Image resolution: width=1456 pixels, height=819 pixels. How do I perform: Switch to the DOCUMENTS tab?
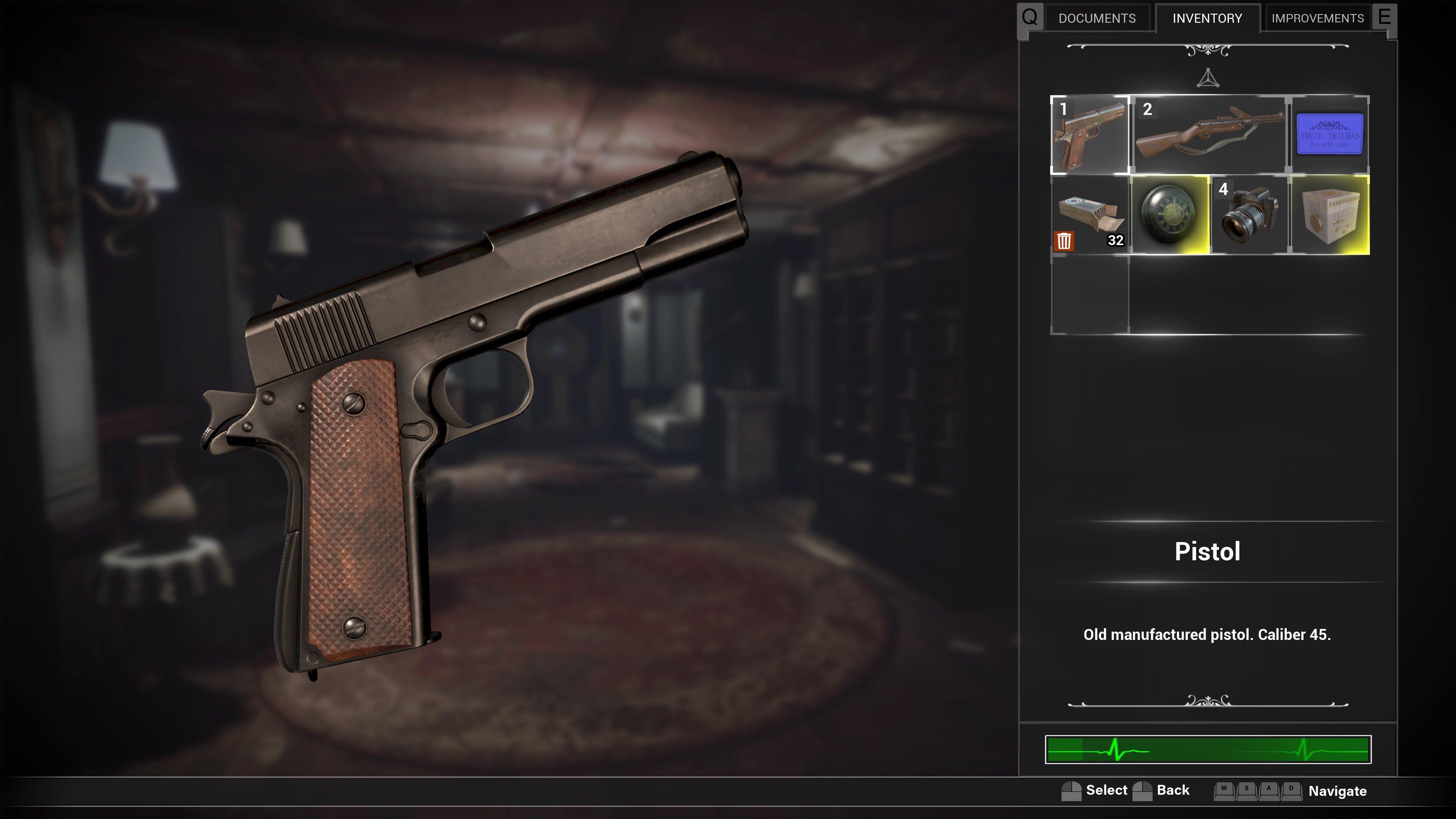[x=1097, y=17]
